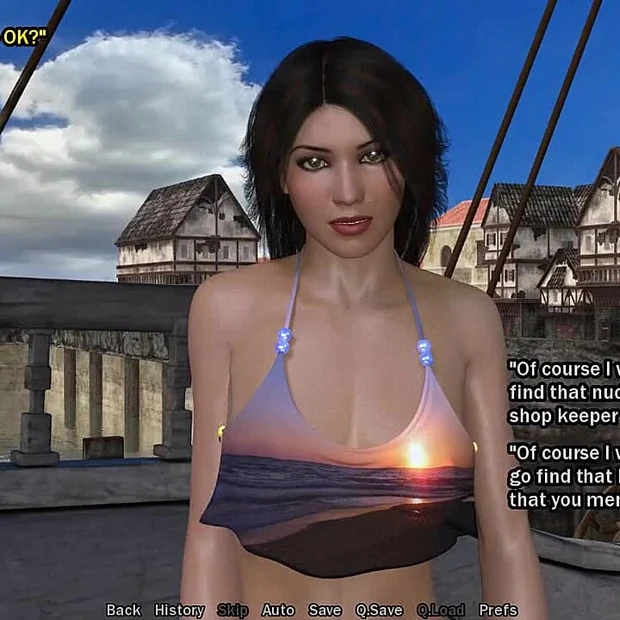This screenshot has width=620, height=620.
Task: Click Q.Load to quick load
Action: tap(441, 610)
